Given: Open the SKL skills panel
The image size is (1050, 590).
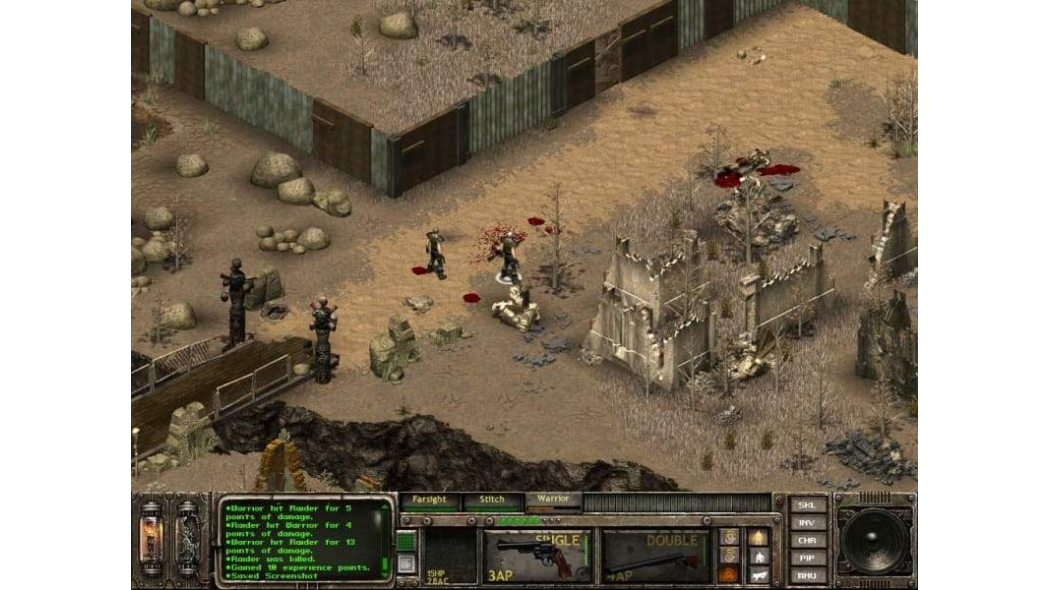Looking at the screenshot, I should (808, 505).
